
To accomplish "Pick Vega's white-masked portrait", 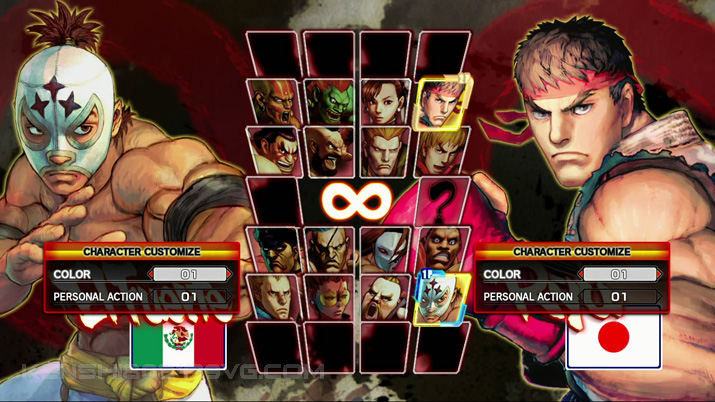I will (x=384, y=250).
